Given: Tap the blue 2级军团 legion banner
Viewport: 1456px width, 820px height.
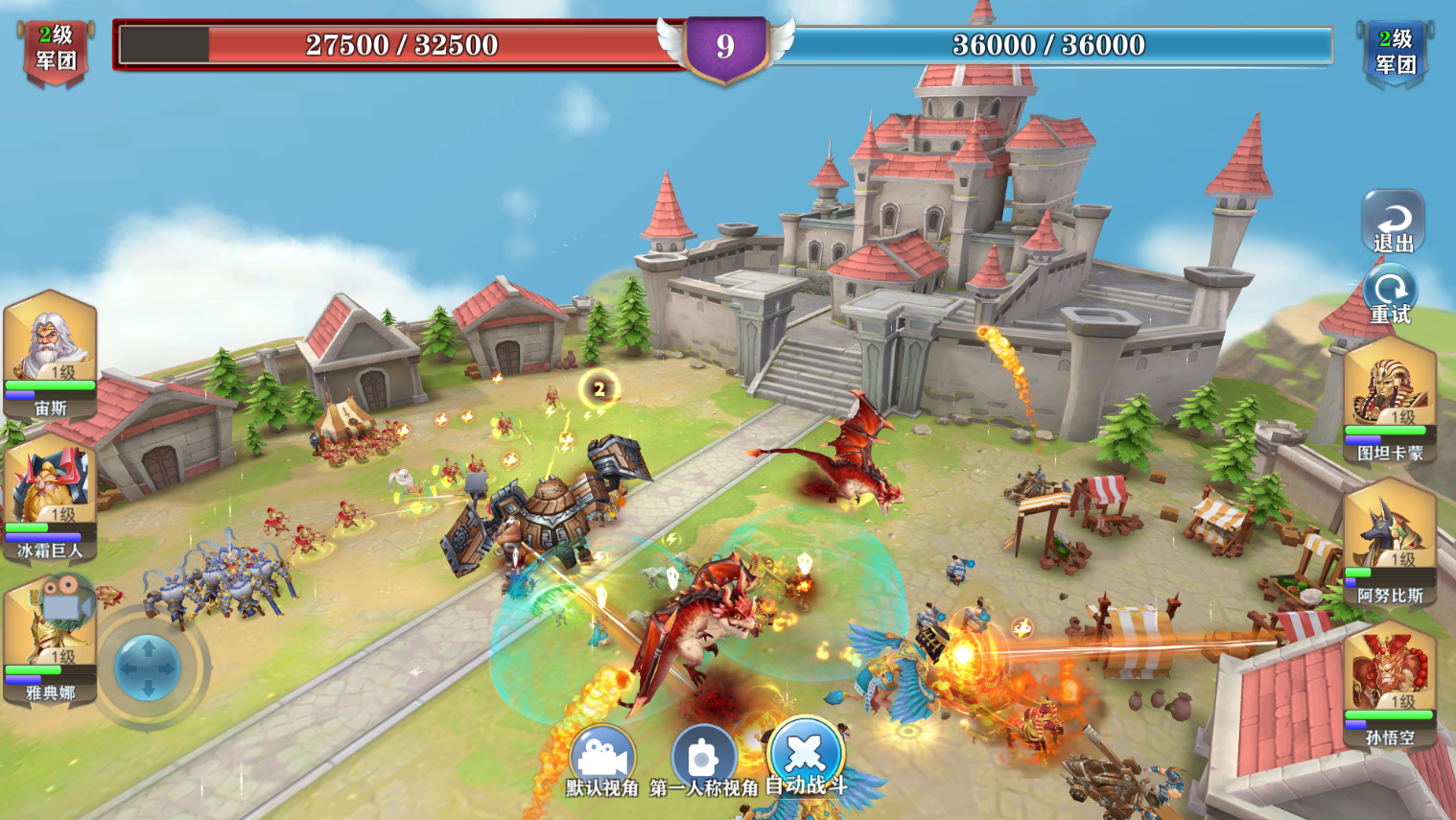Looking at the screenshot, I should point(1395,52).
